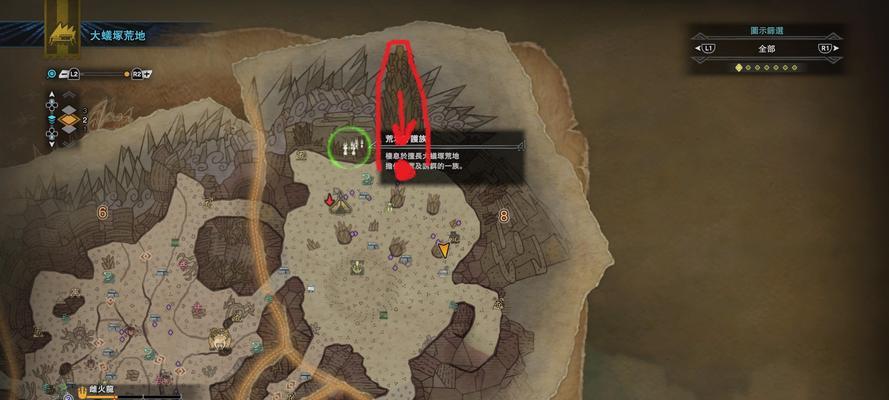Select the area 8 number marker
The height and width of the screenshot is (400, 889).
pos(503,215)
